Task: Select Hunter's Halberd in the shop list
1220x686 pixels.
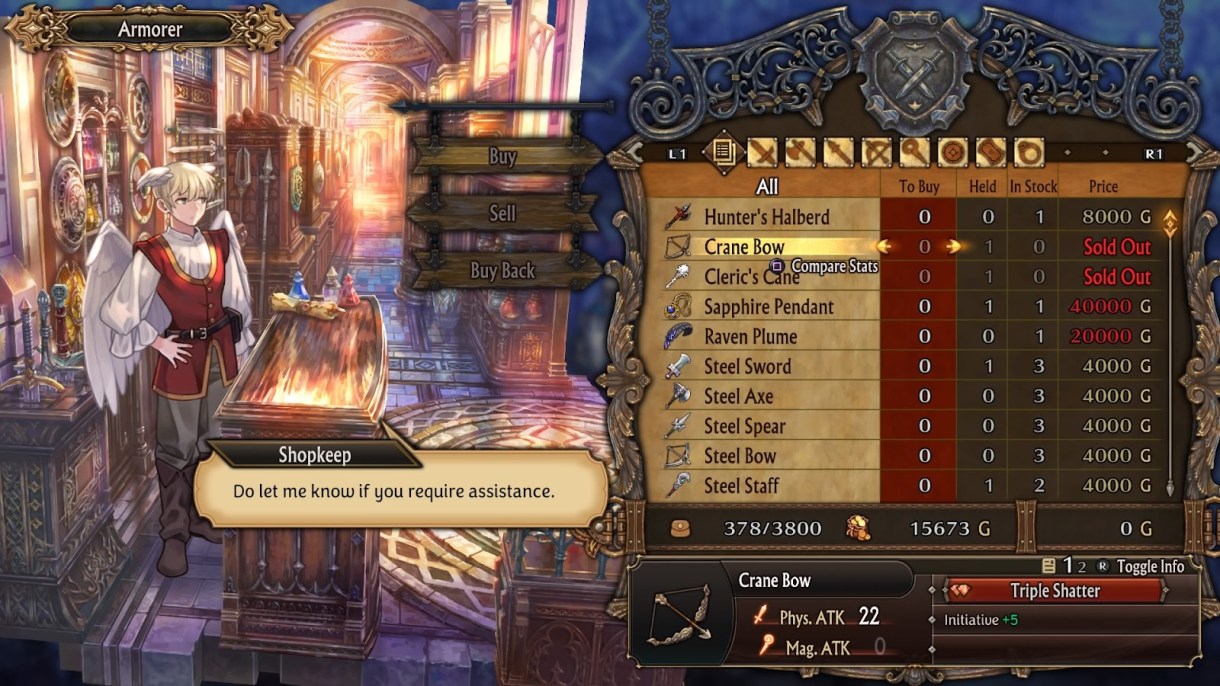Action: 766,217
